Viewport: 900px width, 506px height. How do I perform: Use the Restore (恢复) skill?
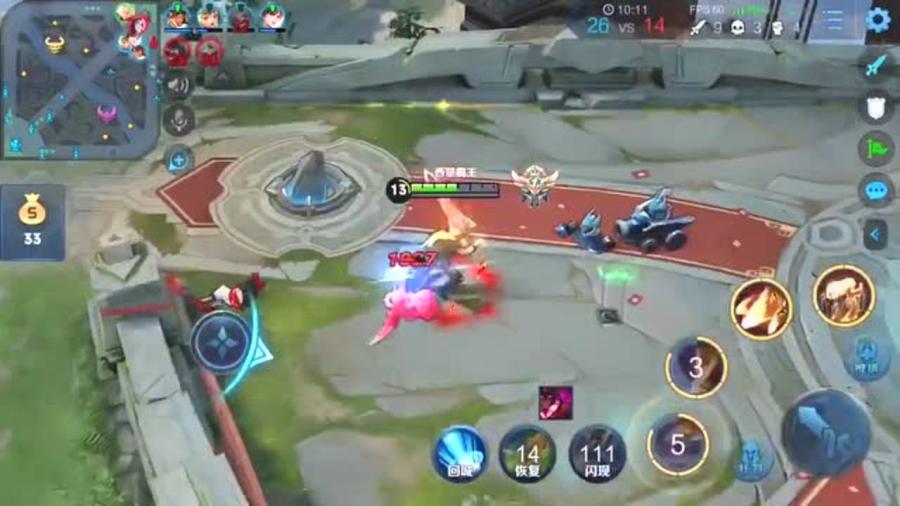pyautogui.click(x=527, y=454)
